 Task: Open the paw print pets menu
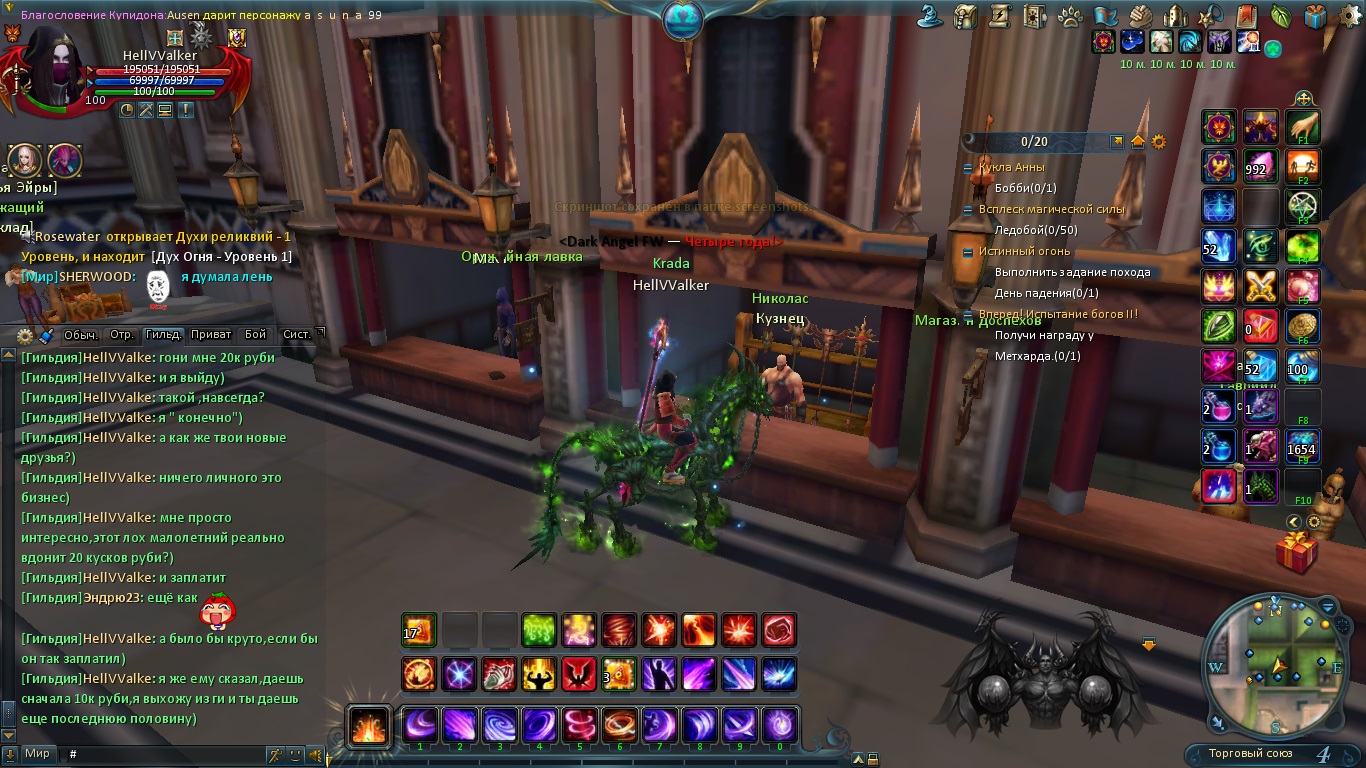tap(1068, 16)
